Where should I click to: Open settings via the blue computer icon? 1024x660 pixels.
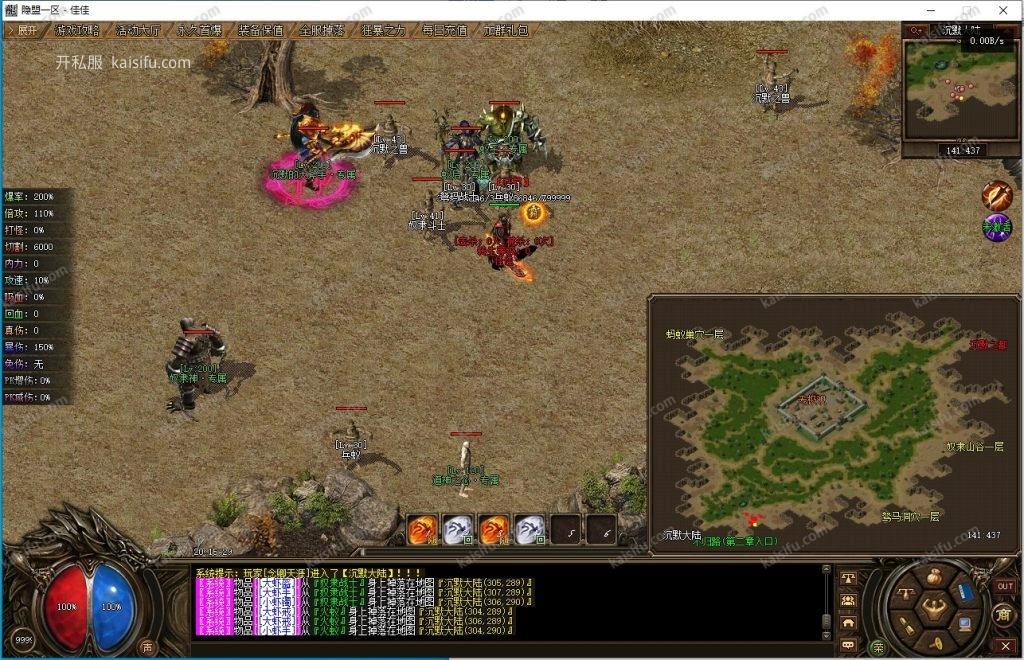[x=965, y=624]
